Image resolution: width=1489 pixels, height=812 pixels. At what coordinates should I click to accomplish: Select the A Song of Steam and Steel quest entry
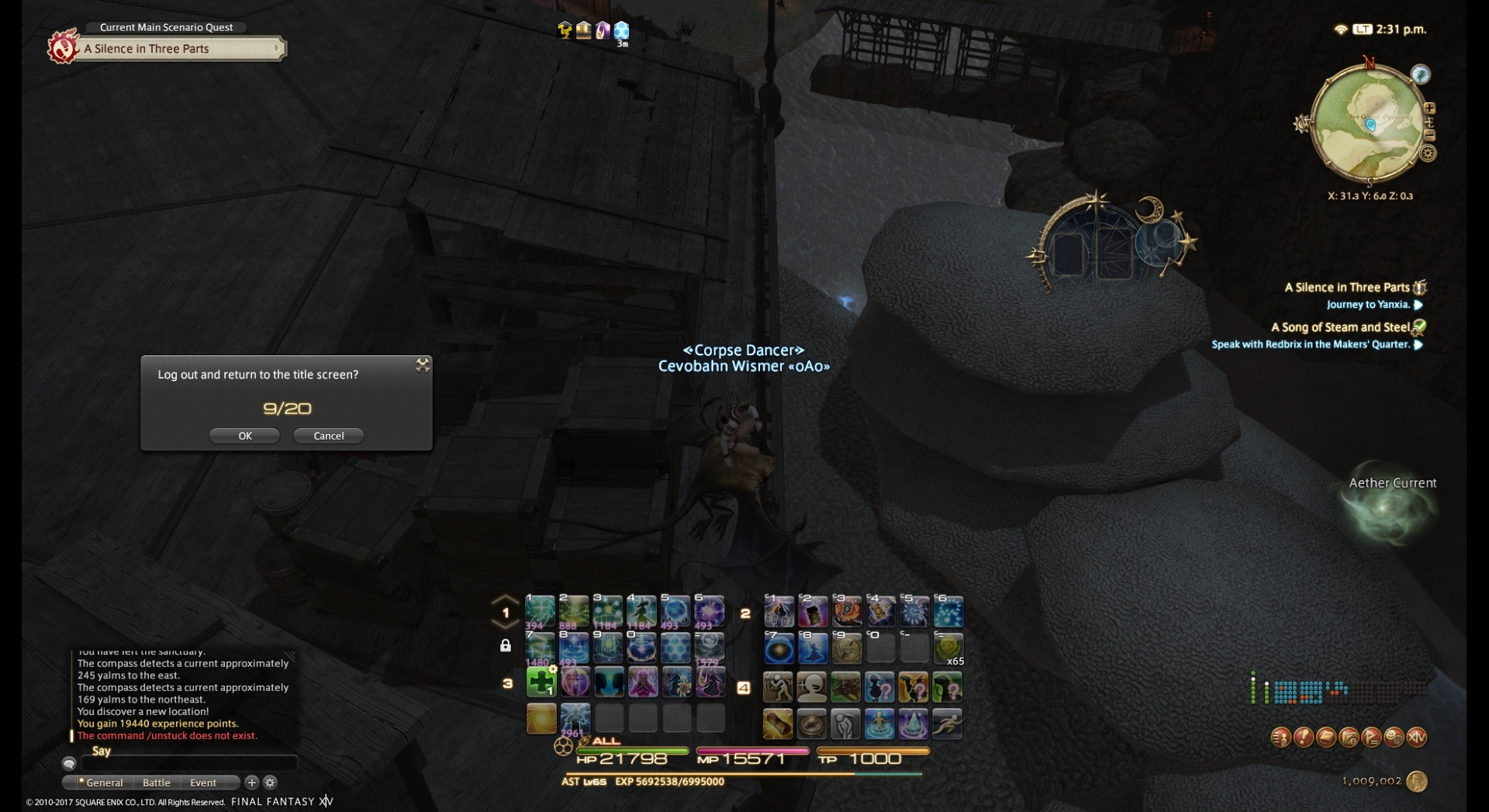tap(1339, 327)
